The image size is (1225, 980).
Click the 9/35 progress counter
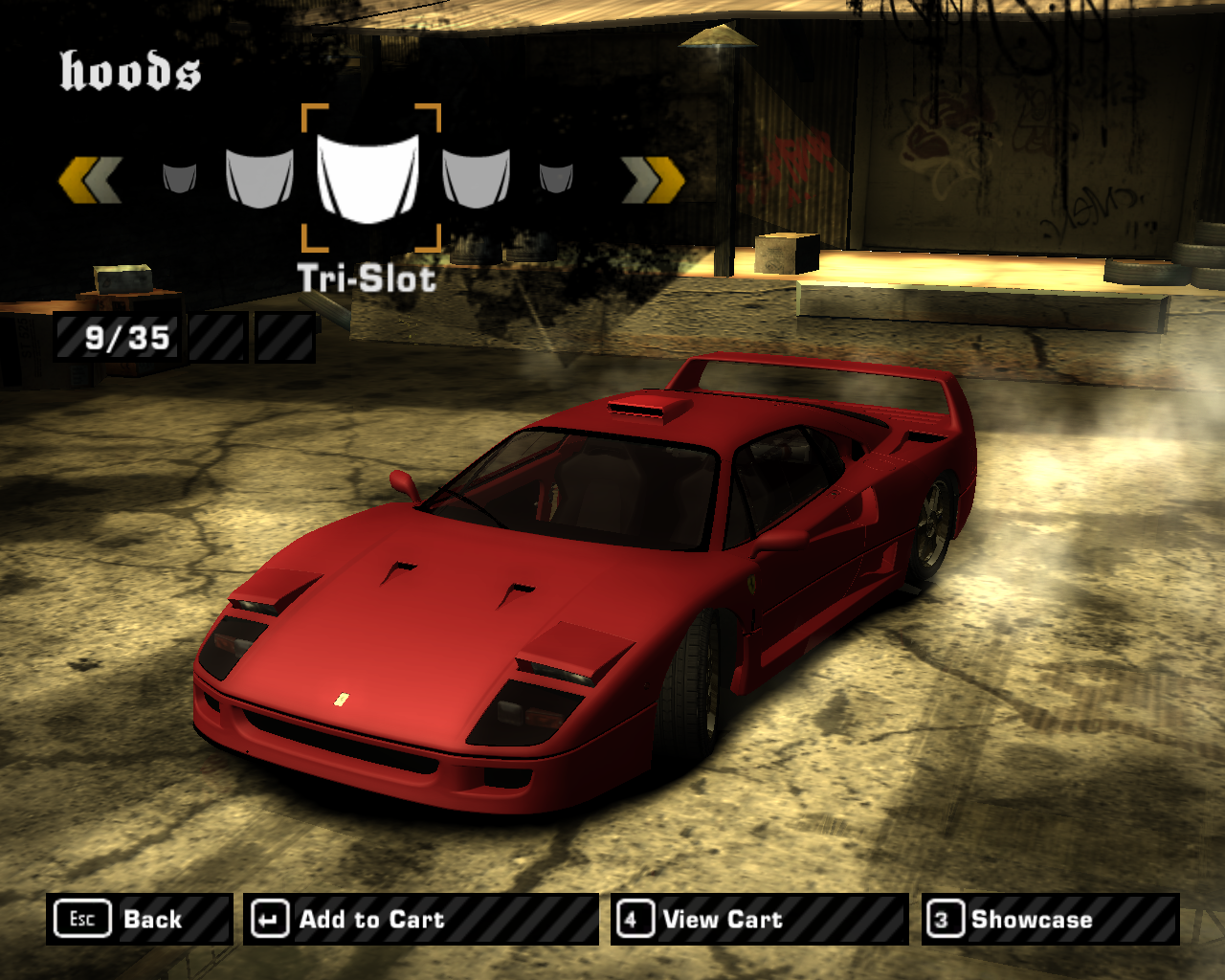(127, 335)
